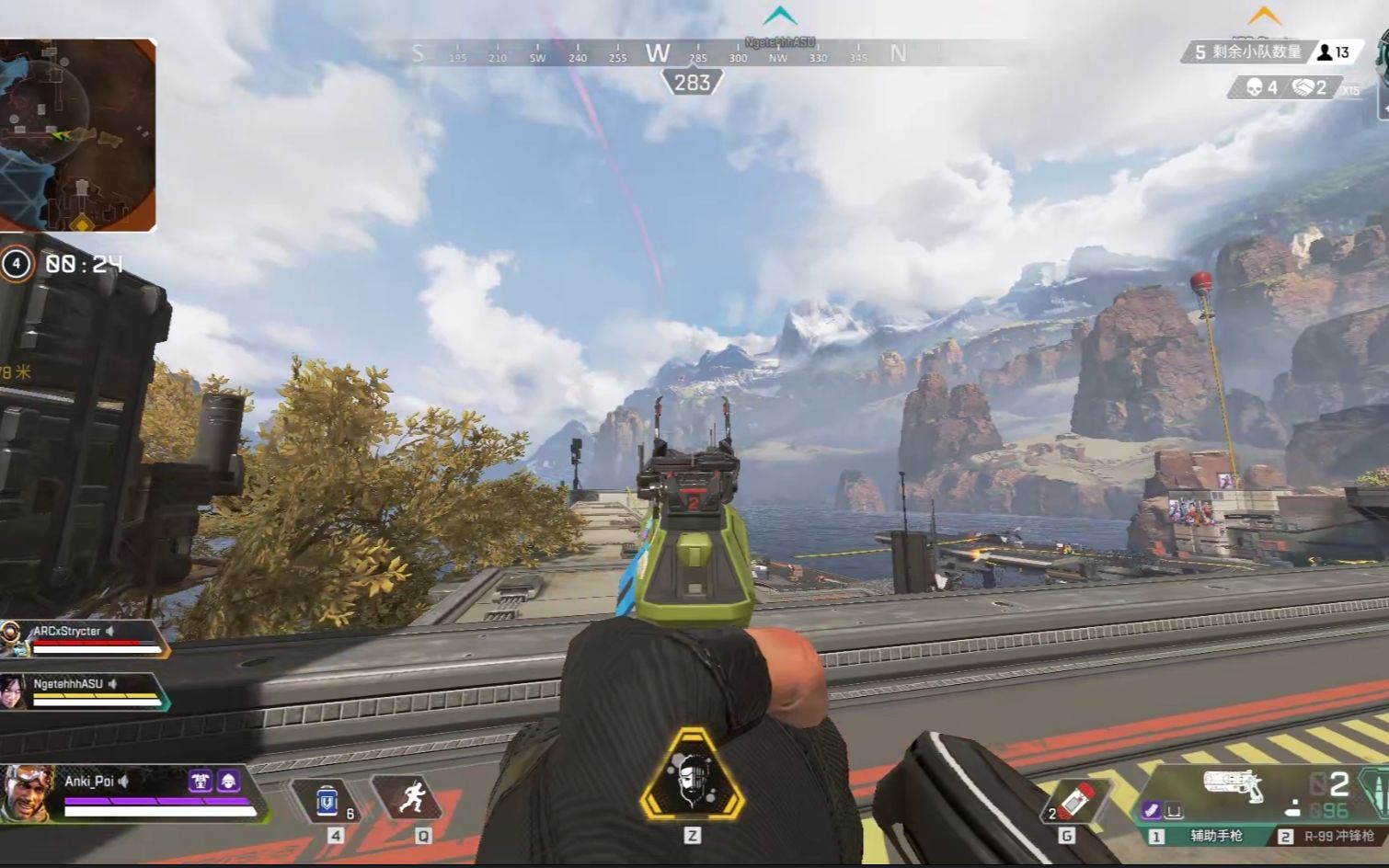Switch to the 辅助手枪 weapon tab
The width and height of the screenshot is (1389, 868).
pyautogui.click(x=1205, y=836)
